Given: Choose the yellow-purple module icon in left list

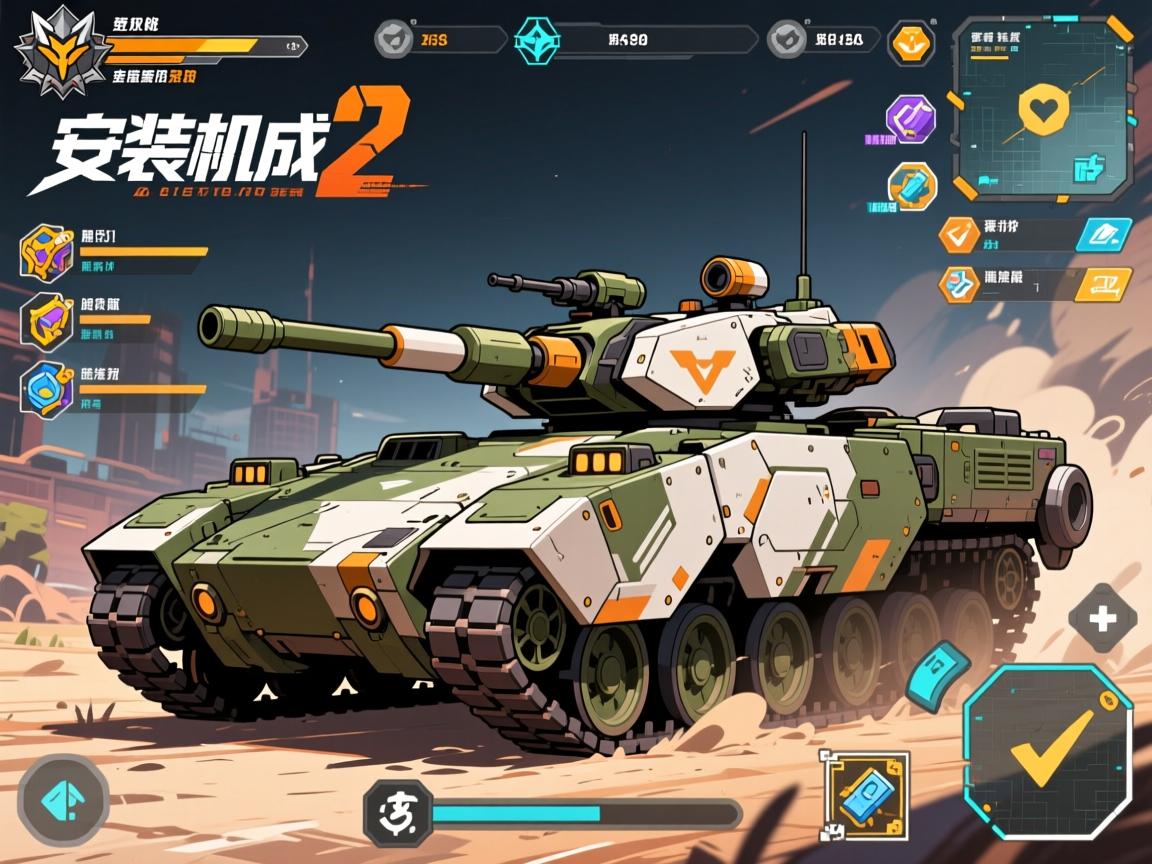Looking at the screenshot, I should tap(46, 253).
